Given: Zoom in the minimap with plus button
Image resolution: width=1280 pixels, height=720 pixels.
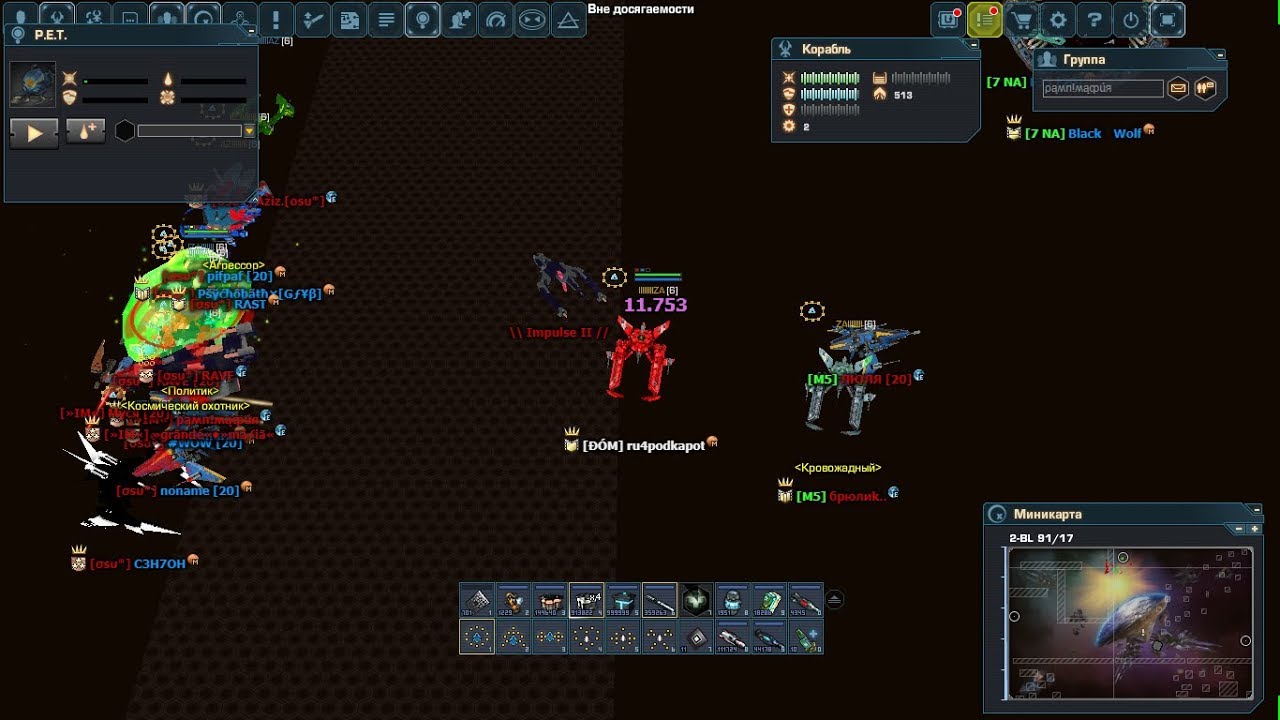Looking at the screenshot, I should [x=1254, y=528].
